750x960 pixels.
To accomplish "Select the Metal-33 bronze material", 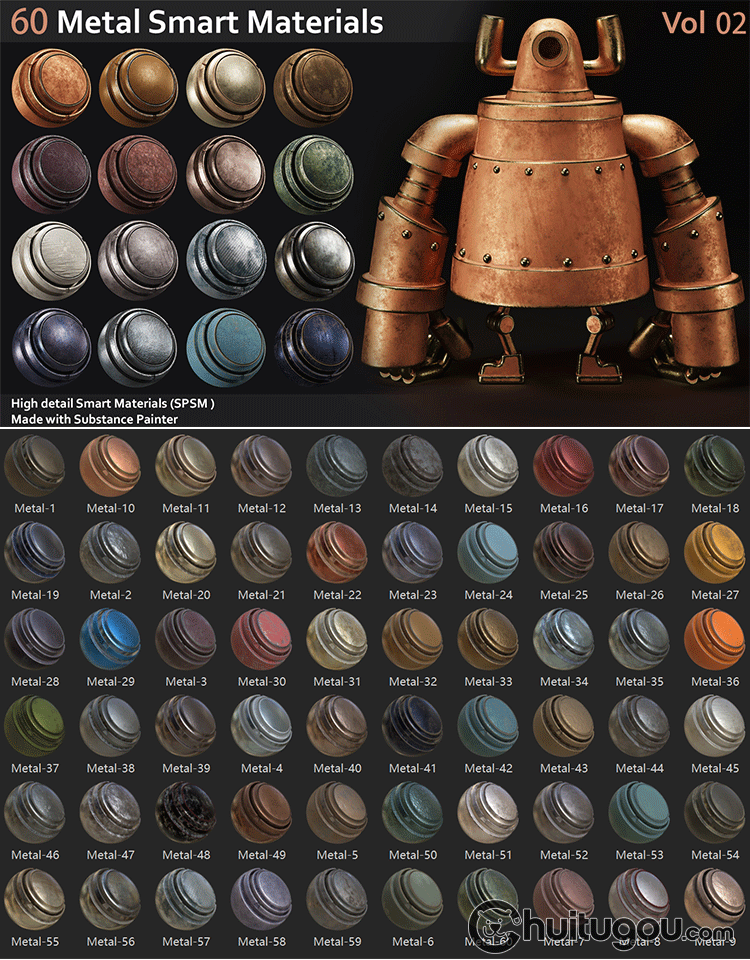I will click(x=488, y=640).
